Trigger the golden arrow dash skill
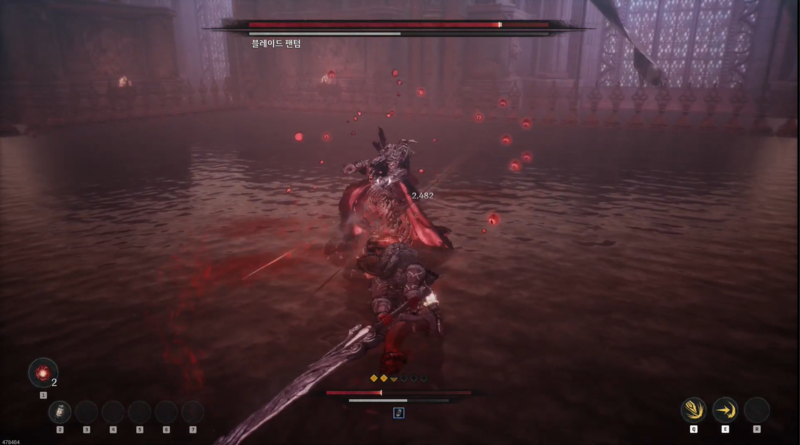Image resolution: width=800 pixels, height=445 pixels. click(x=725, y=409)
